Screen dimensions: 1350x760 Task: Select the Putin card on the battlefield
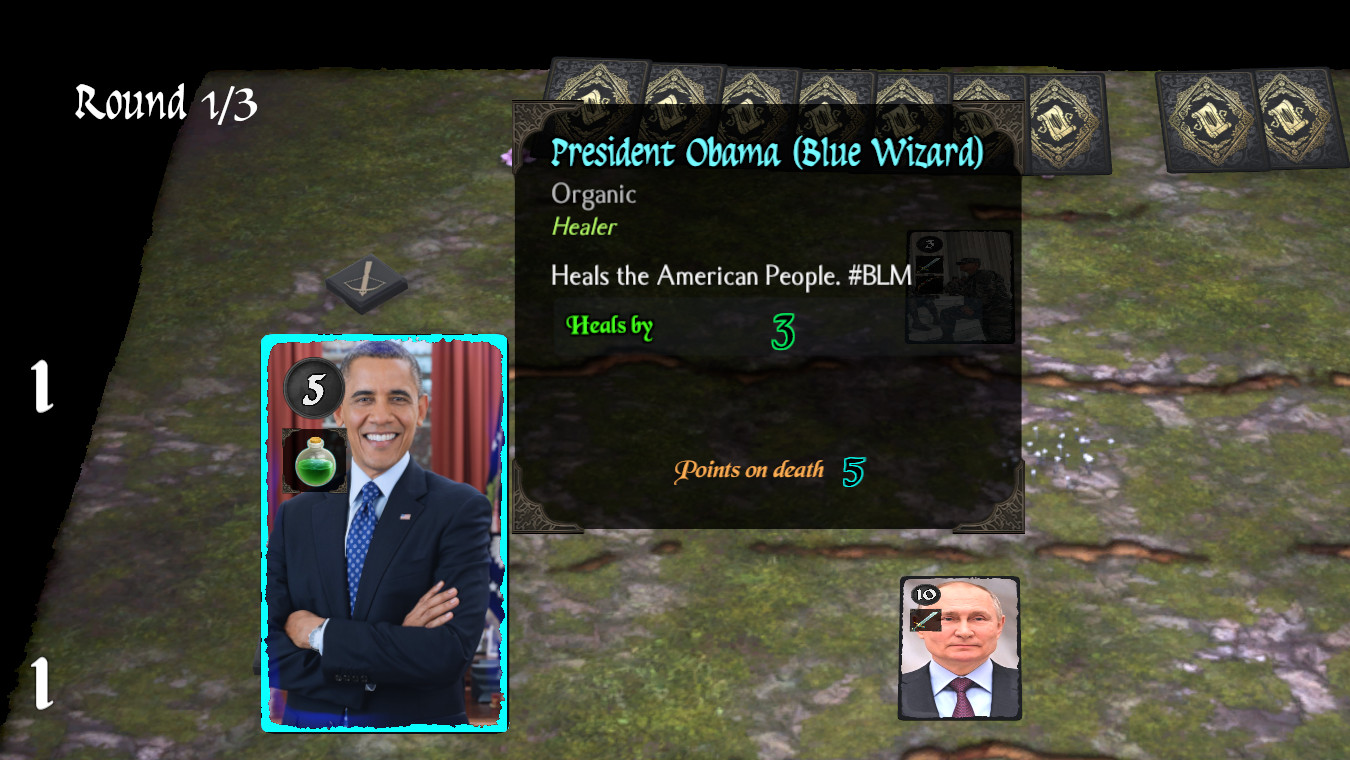pyautogui.click(x=959, y=650)
